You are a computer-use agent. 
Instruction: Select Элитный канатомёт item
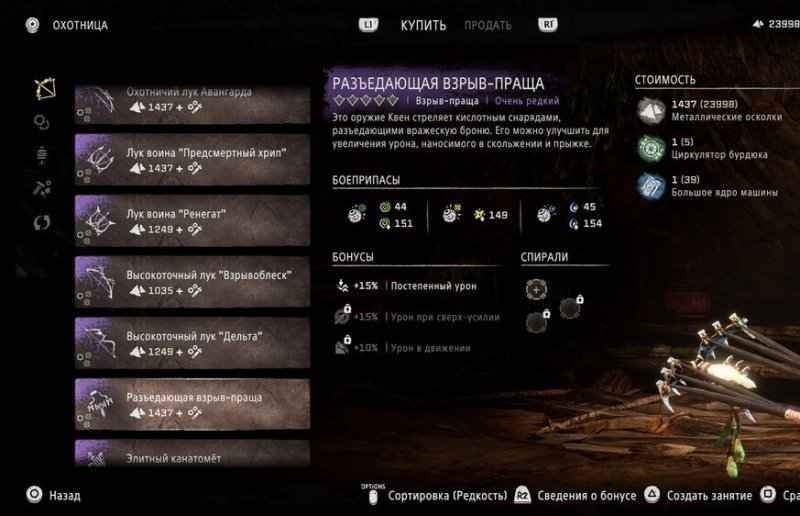(x=191, y=455)
